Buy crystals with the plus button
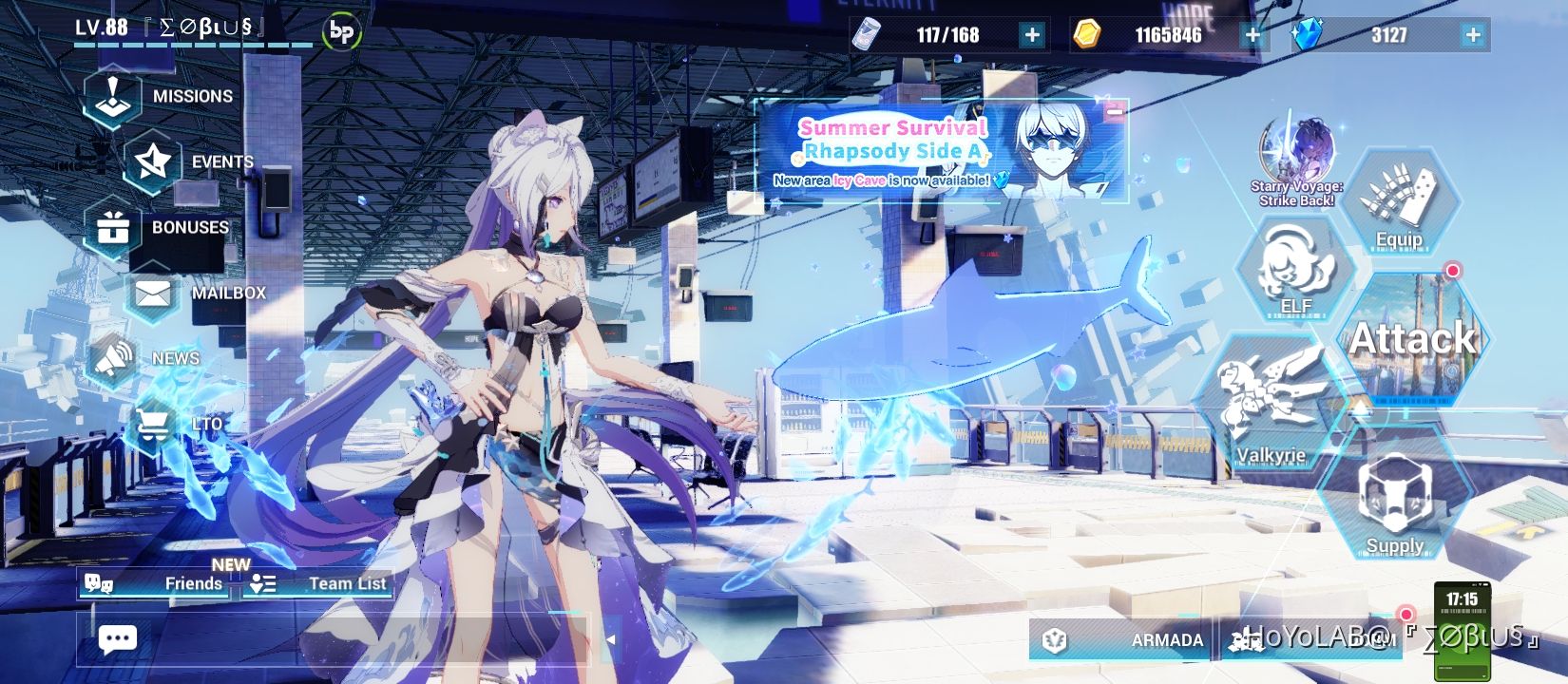The height and width of the screenshot is (684, 1568). point(1474,36)
